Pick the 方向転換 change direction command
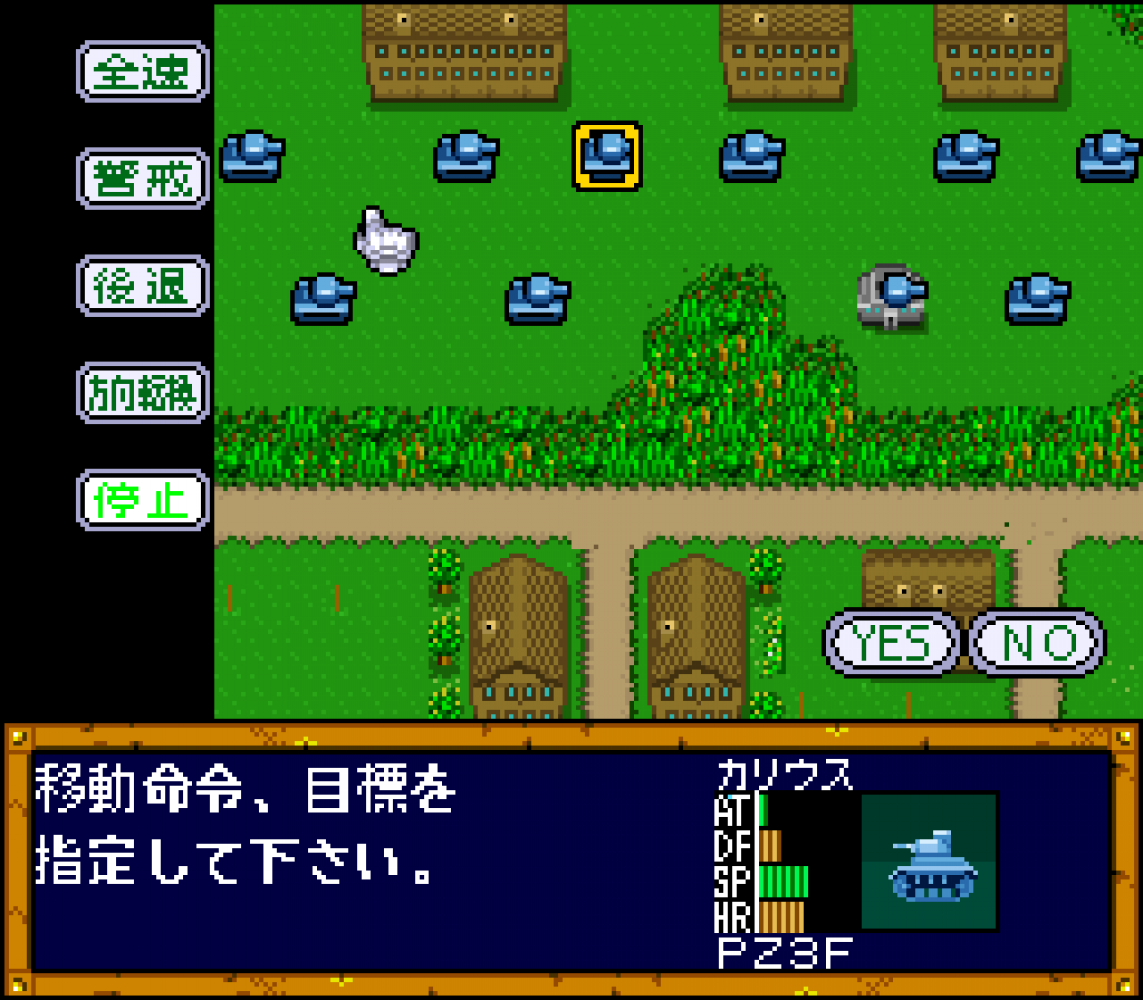 (142, 392)
